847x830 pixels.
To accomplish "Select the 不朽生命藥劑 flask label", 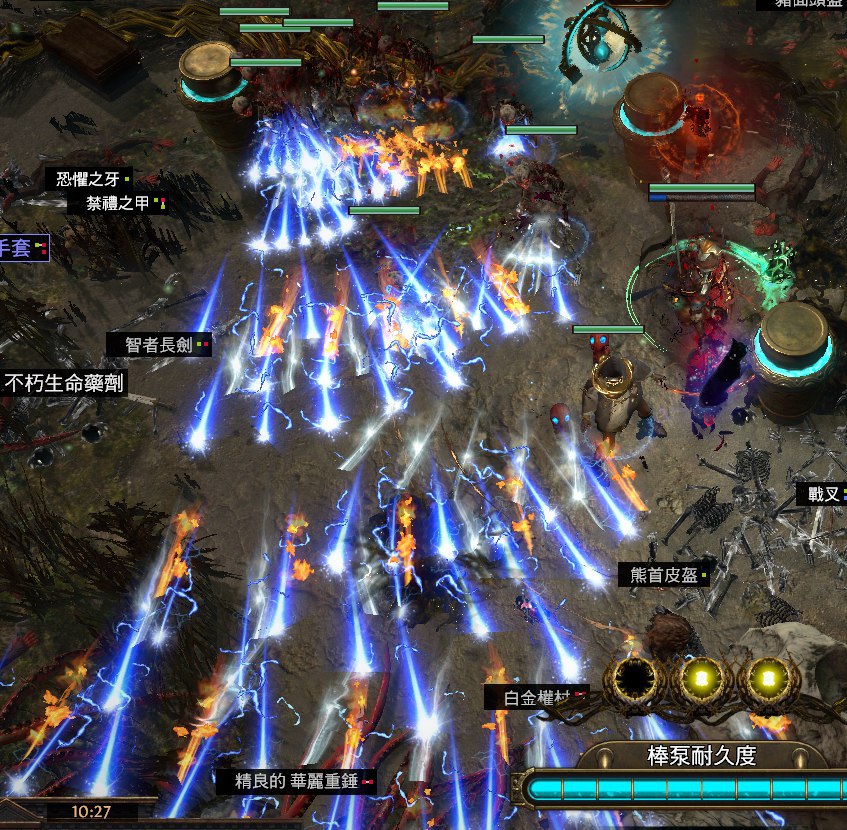I will tap(64, 382).
